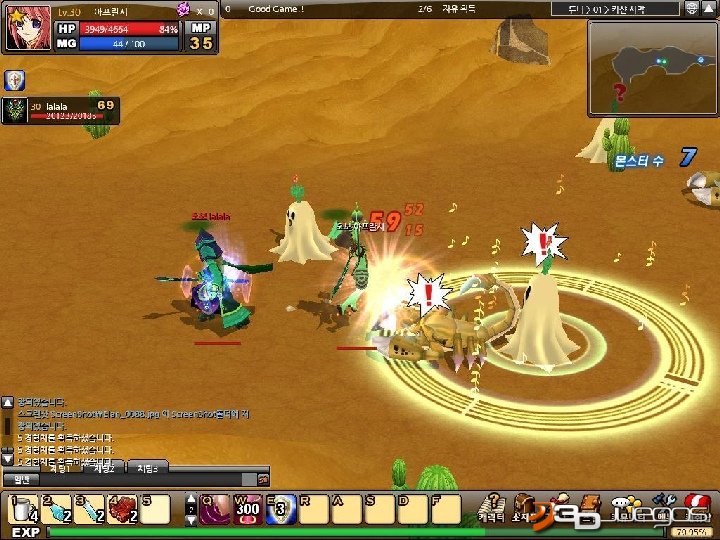The width and height of the screenshot is (720, 540).
Task: Select party member lalala's frame
Action: click(x=60, y=110)
